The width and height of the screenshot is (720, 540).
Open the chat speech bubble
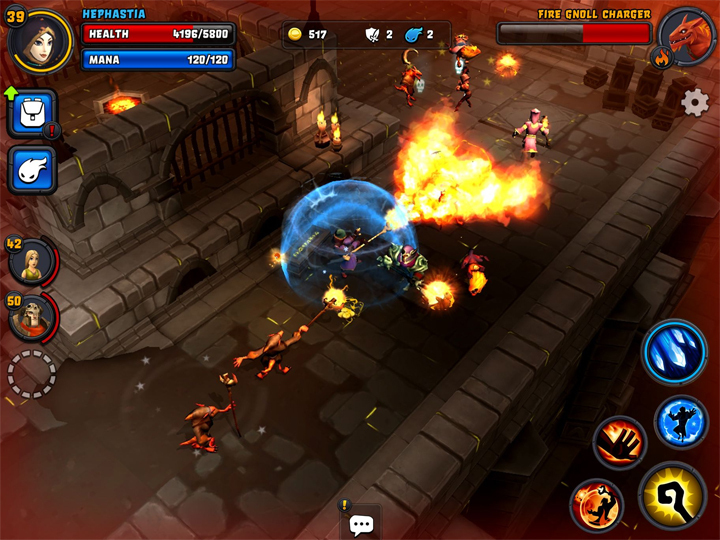(362, 524)
